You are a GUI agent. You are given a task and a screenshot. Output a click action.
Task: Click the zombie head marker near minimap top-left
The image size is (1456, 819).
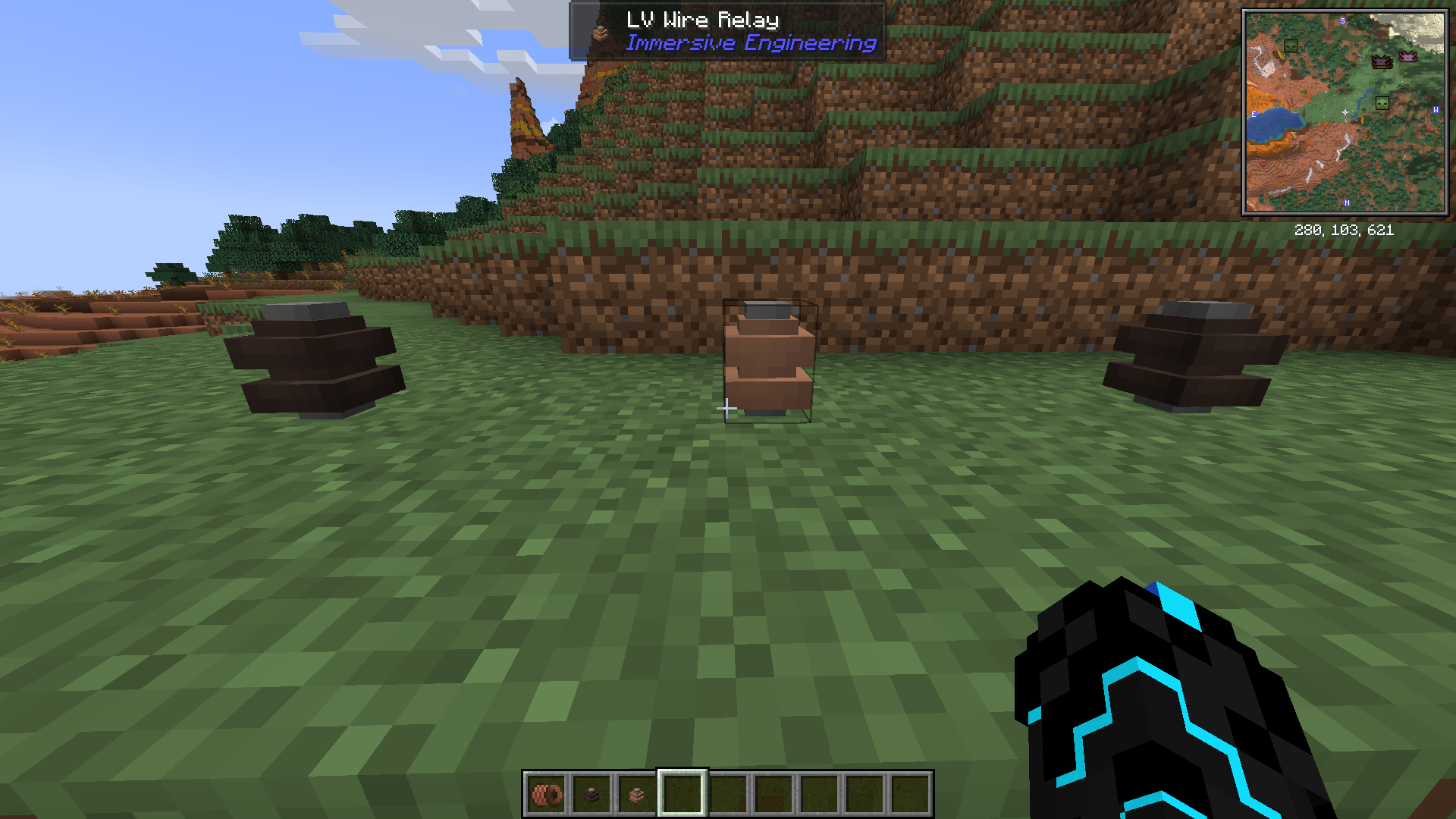coord(1290,47)
